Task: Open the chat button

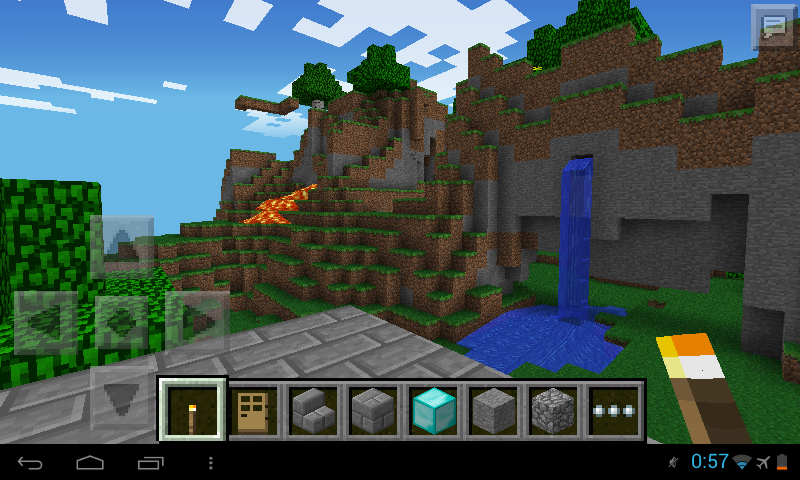Action: (x=773, y=26)
